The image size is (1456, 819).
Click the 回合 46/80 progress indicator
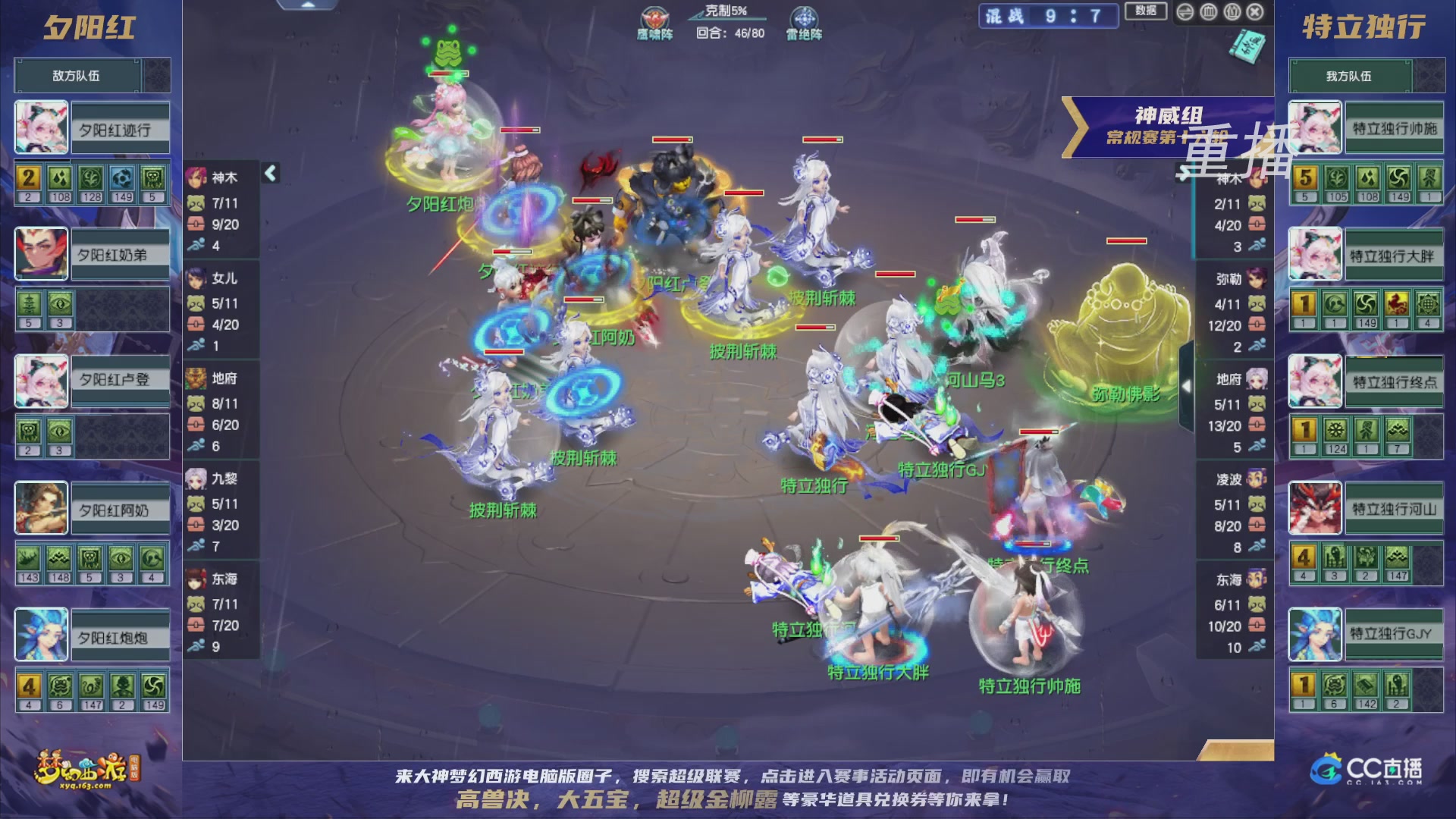pyautogui.click(x=728, y=33)
